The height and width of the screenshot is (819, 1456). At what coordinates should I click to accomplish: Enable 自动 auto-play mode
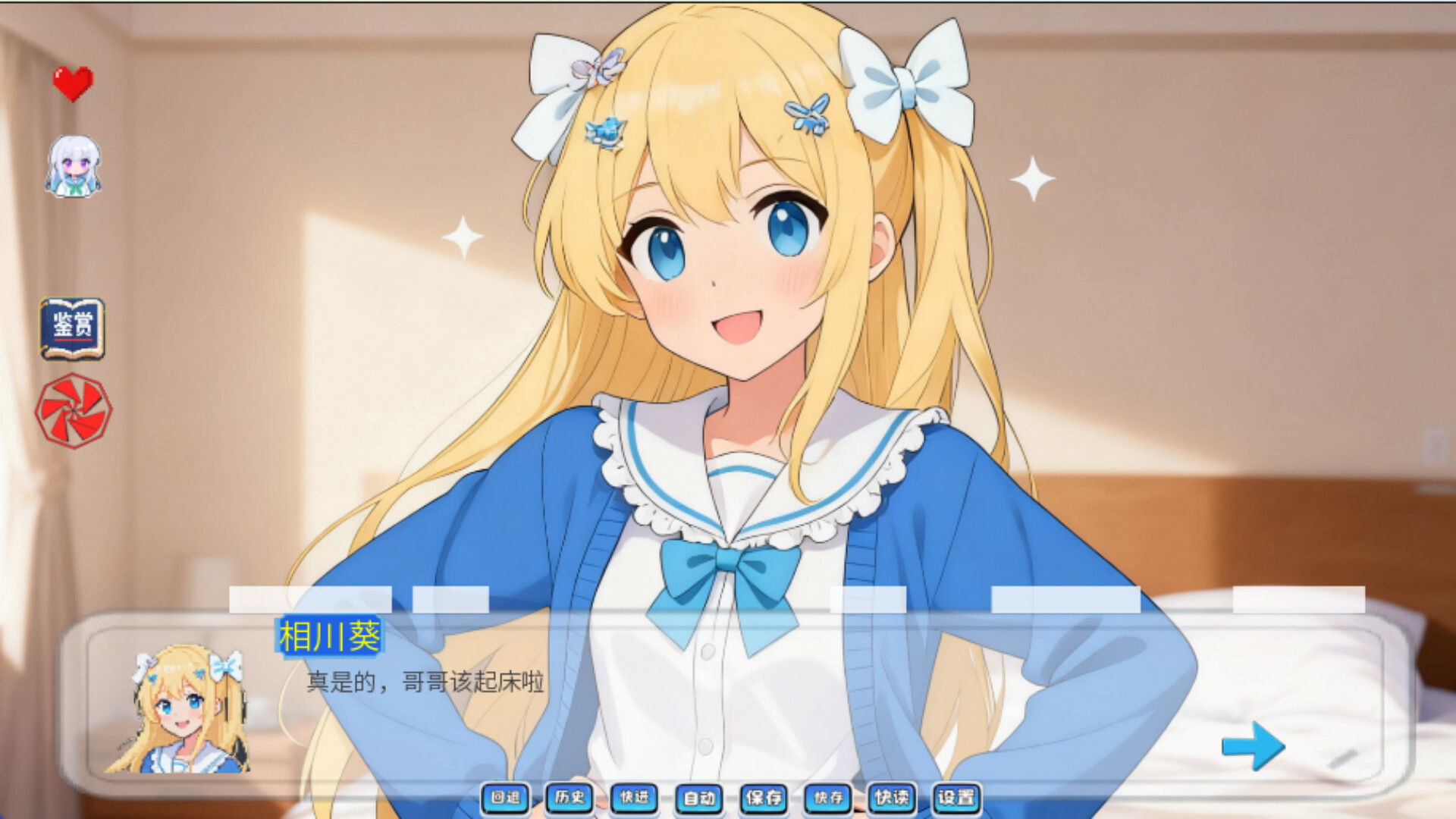pyautogui.click(x=699, y=798)
